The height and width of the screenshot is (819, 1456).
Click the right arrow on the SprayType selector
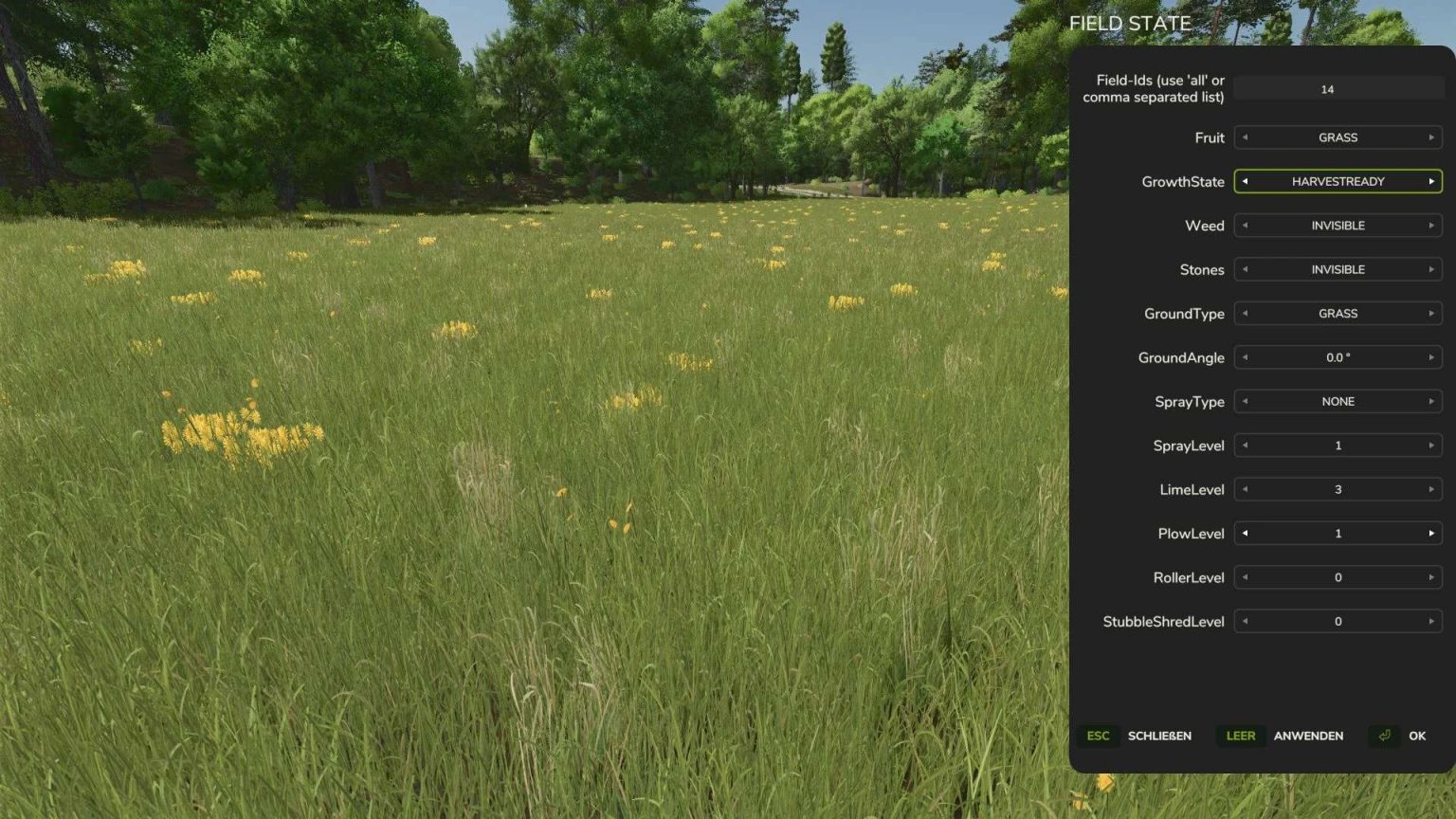pos(1431,401)
